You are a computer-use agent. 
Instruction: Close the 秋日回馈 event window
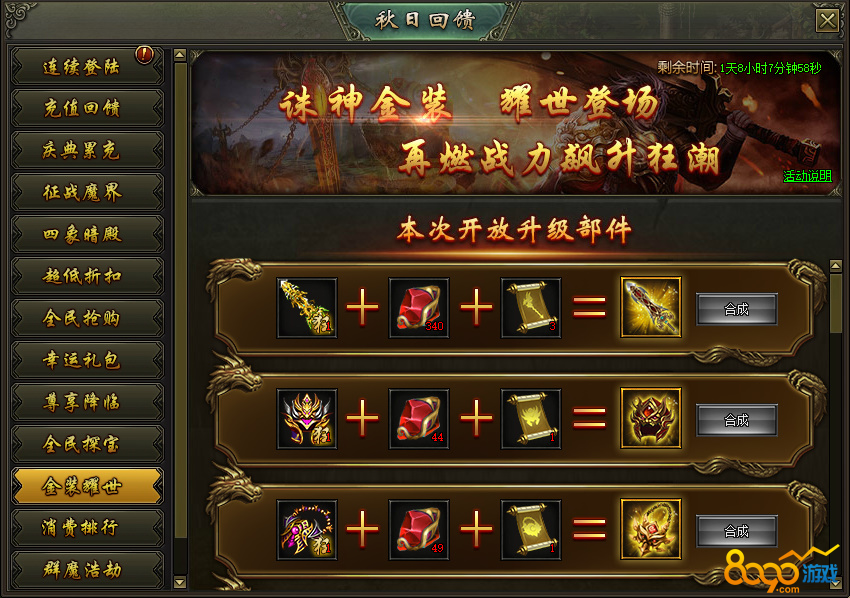(827, 21)
